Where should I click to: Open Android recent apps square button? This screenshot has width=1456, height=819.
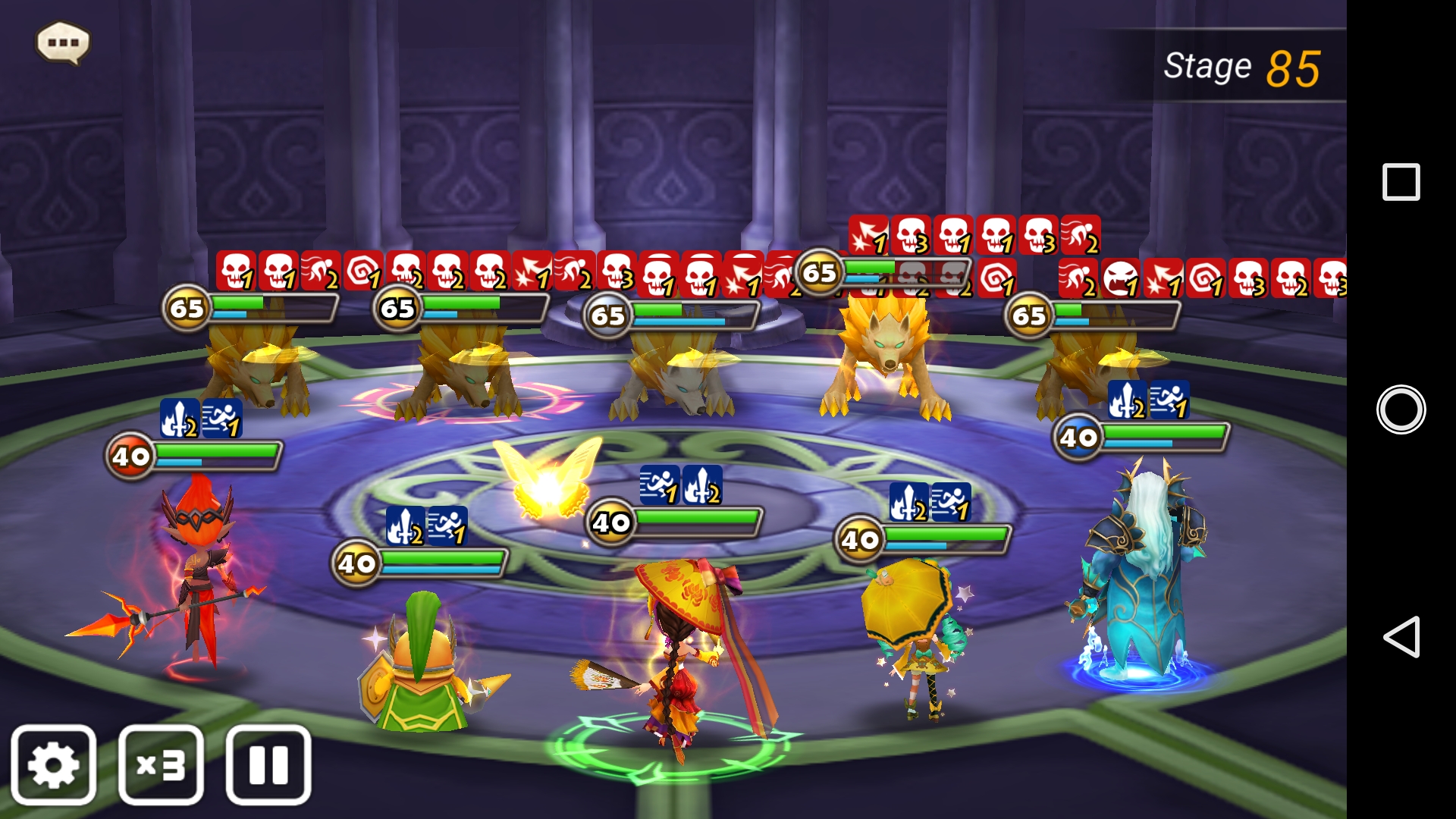[x=1401, y=182]
